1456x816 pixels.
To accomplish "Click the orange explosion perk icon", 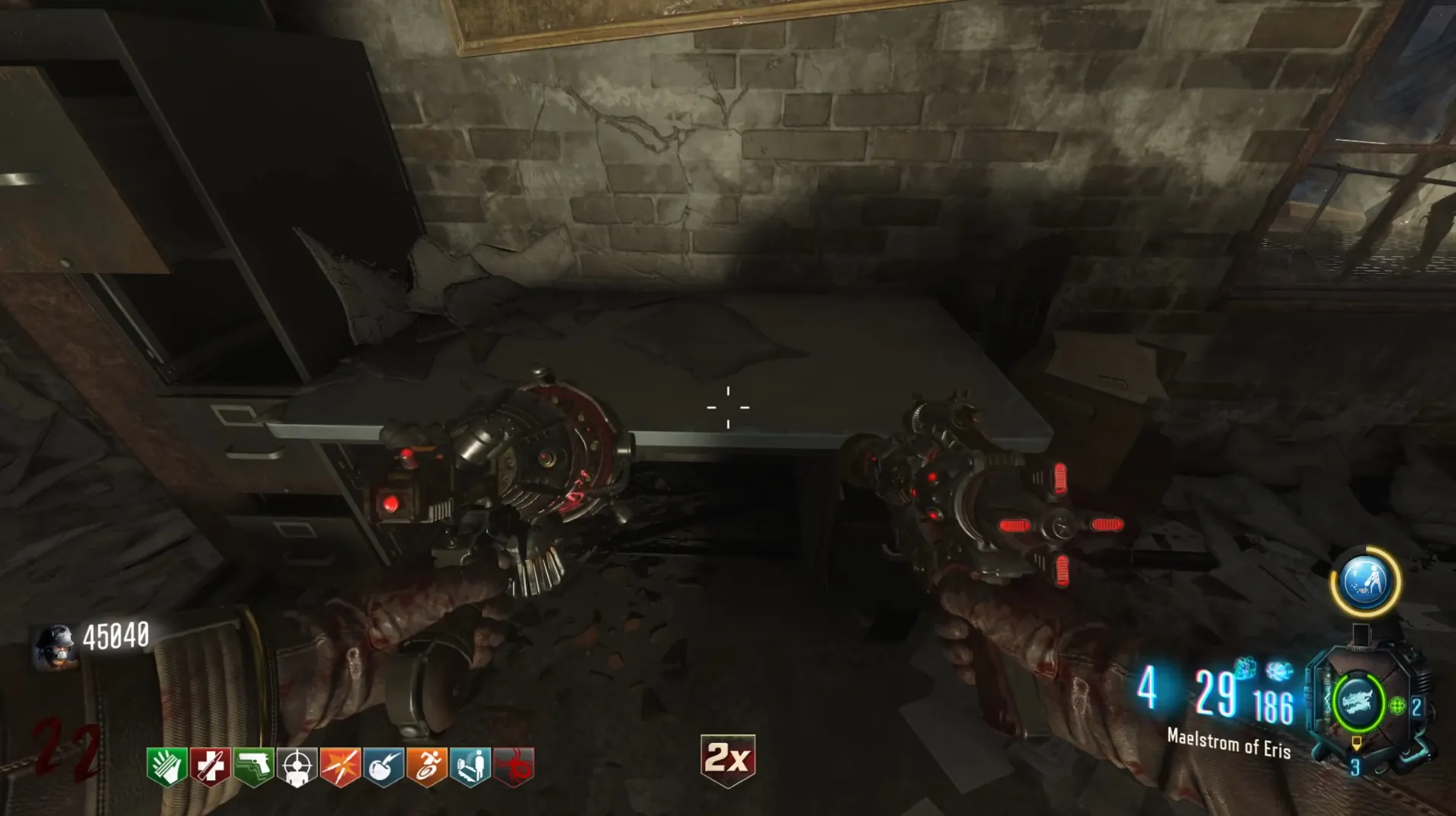I will 341,766.
